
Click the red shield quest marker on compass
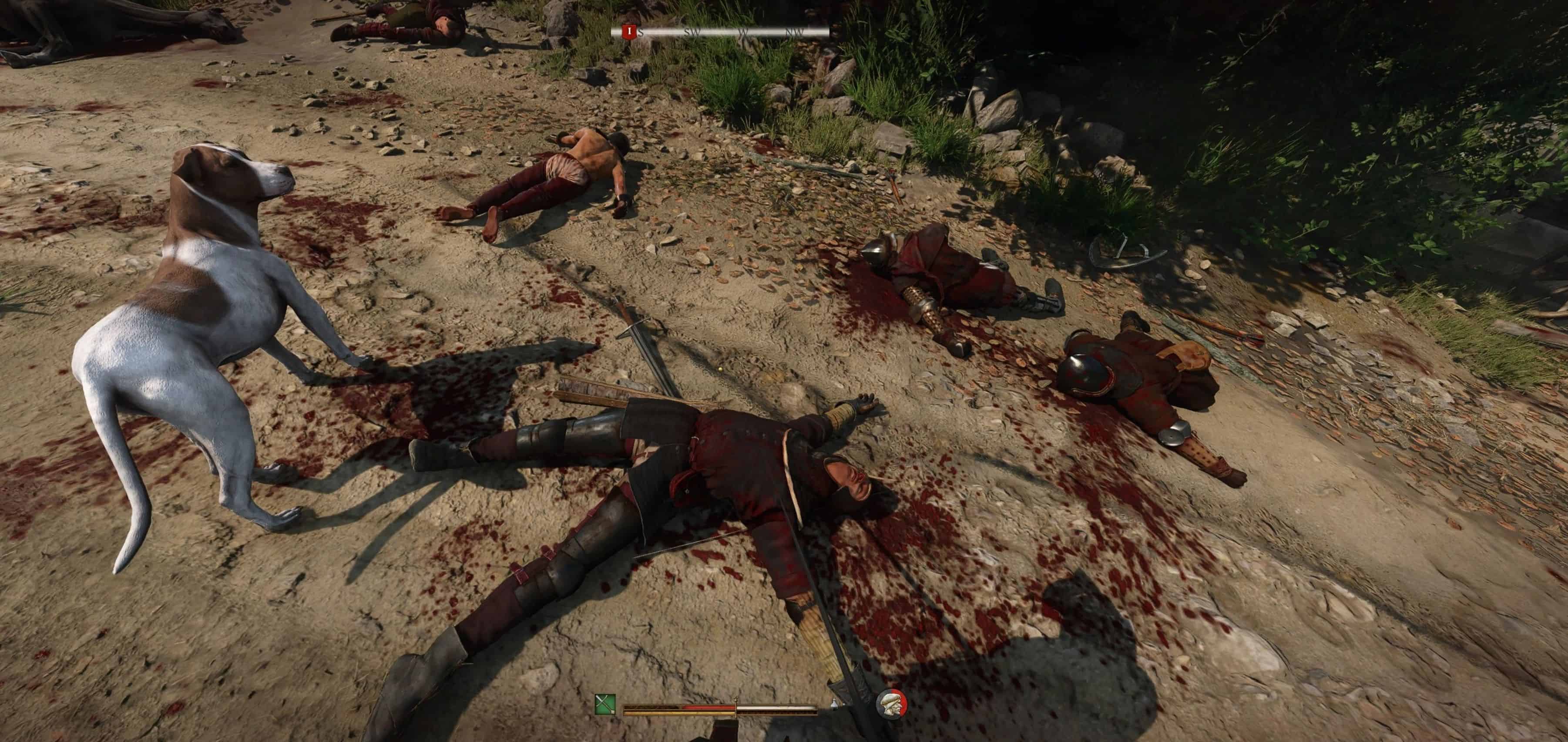click(628, 32)
